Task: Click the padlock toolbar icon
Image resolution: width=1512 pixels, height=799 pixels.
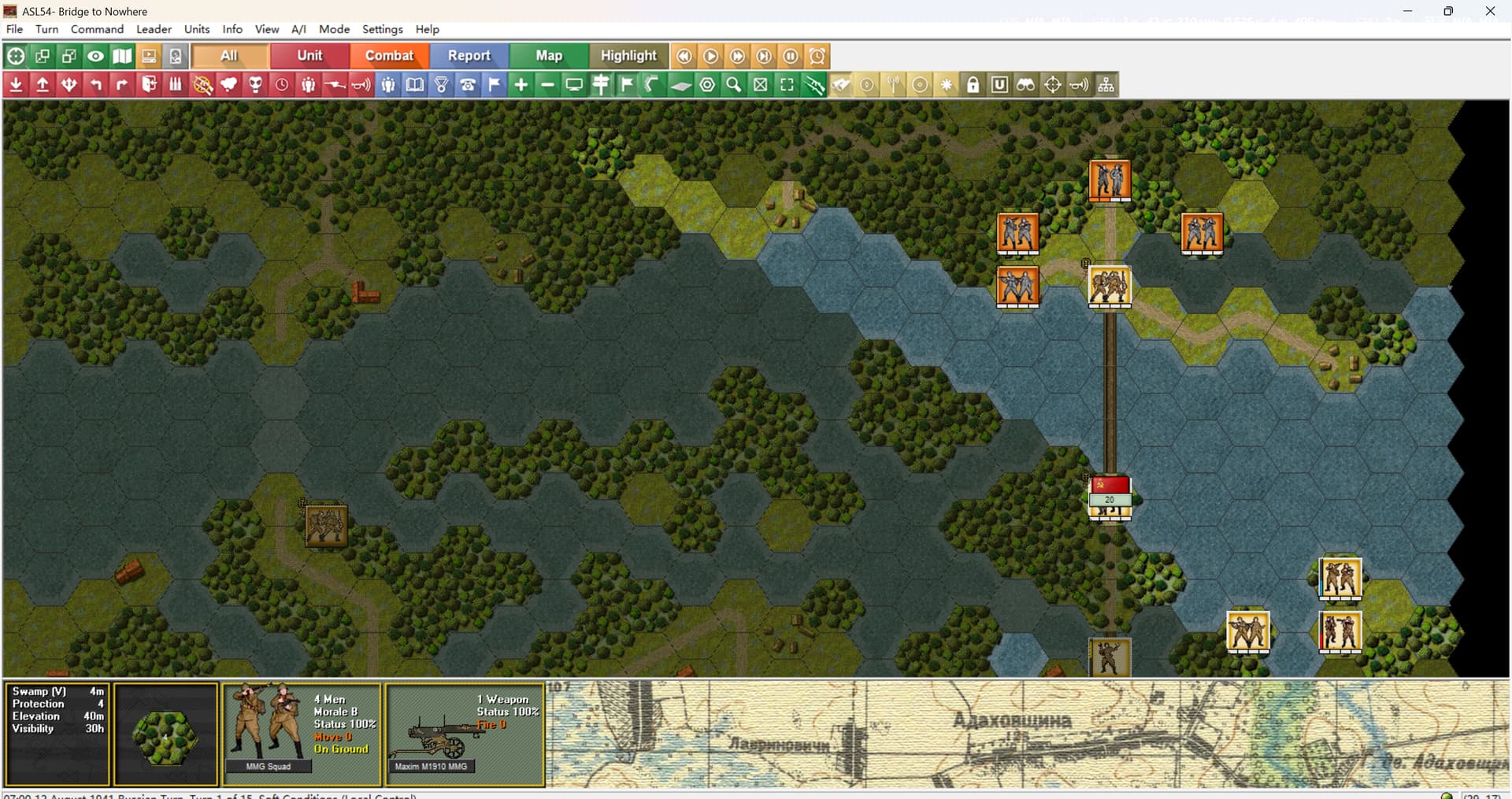Action: (x=973, y=85)
